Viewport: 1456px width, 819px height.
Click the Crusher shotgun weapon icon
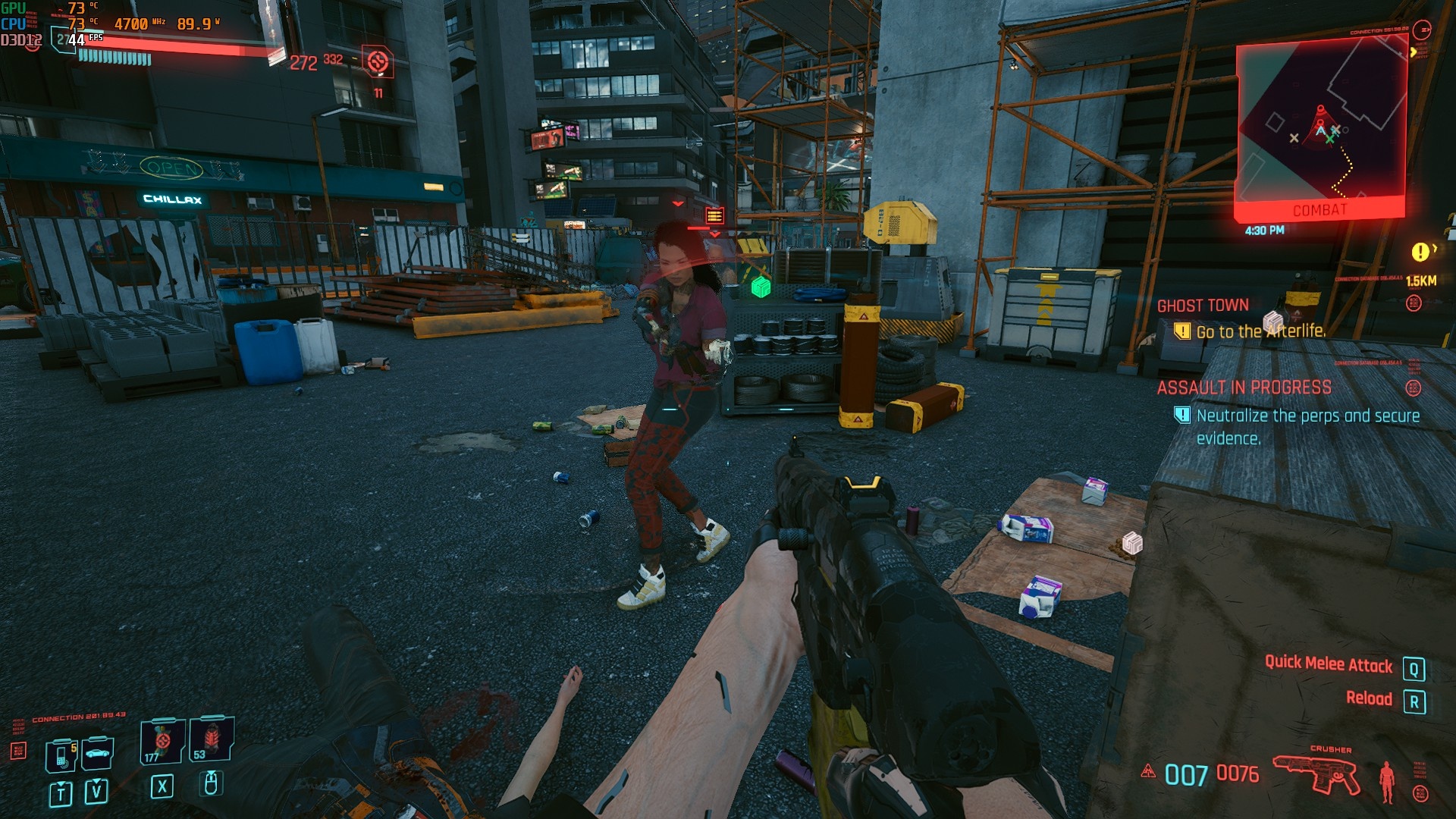[x=1316, y=774]
